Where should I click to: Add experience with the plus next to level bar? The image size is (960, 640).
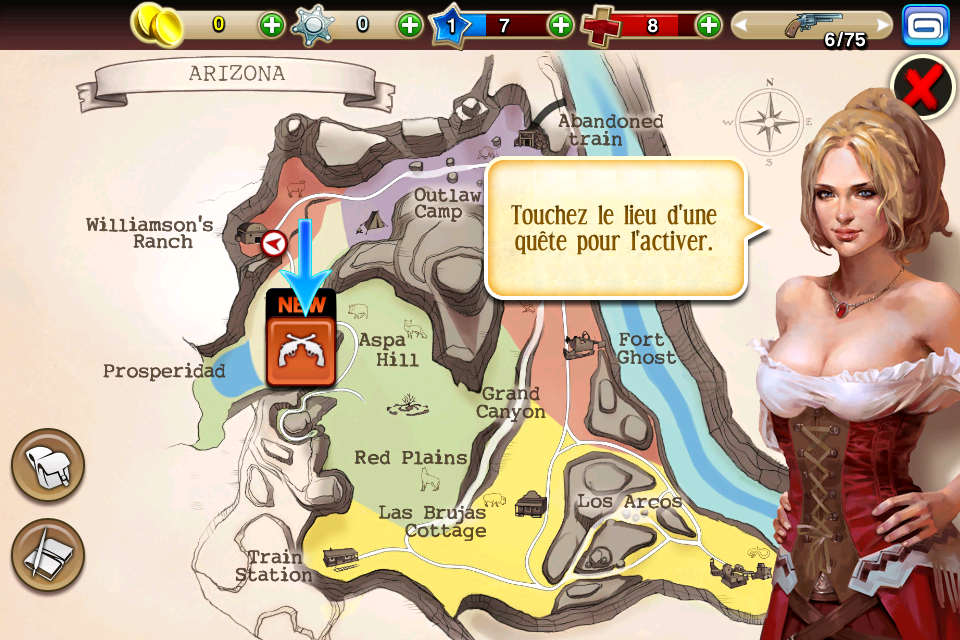tap(561, 25)
